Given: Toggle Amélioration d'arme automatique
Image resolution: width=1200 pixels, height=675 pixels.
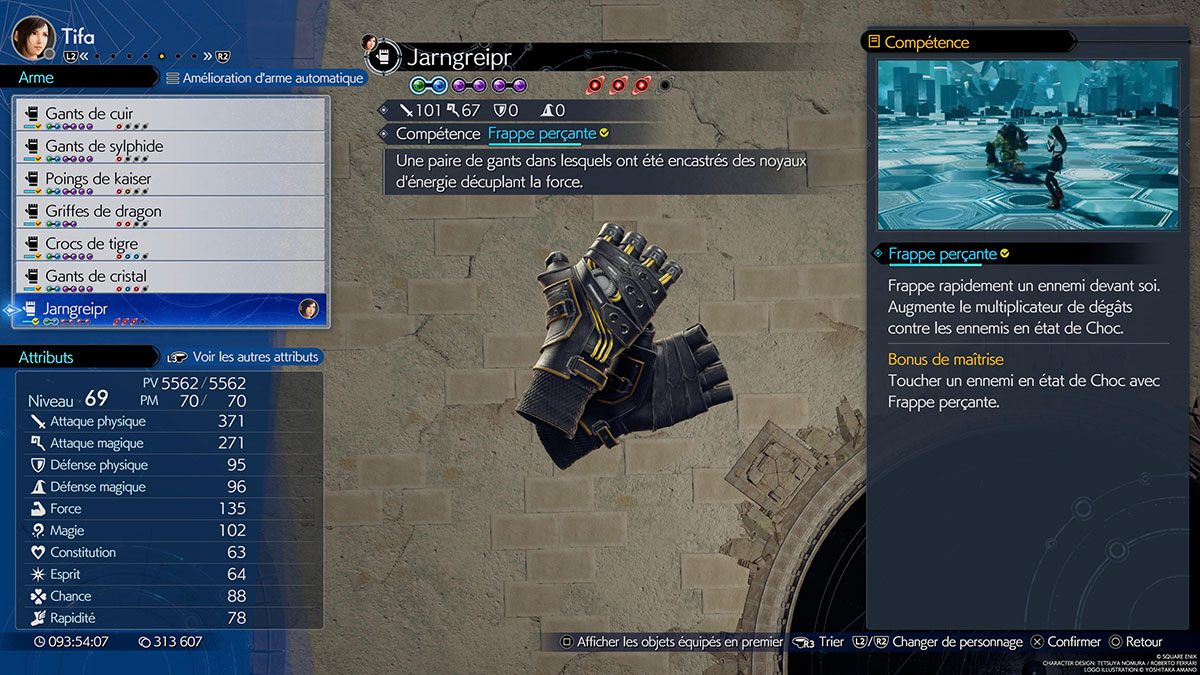Looking at the screenshot, I should (x=265, y=78).
